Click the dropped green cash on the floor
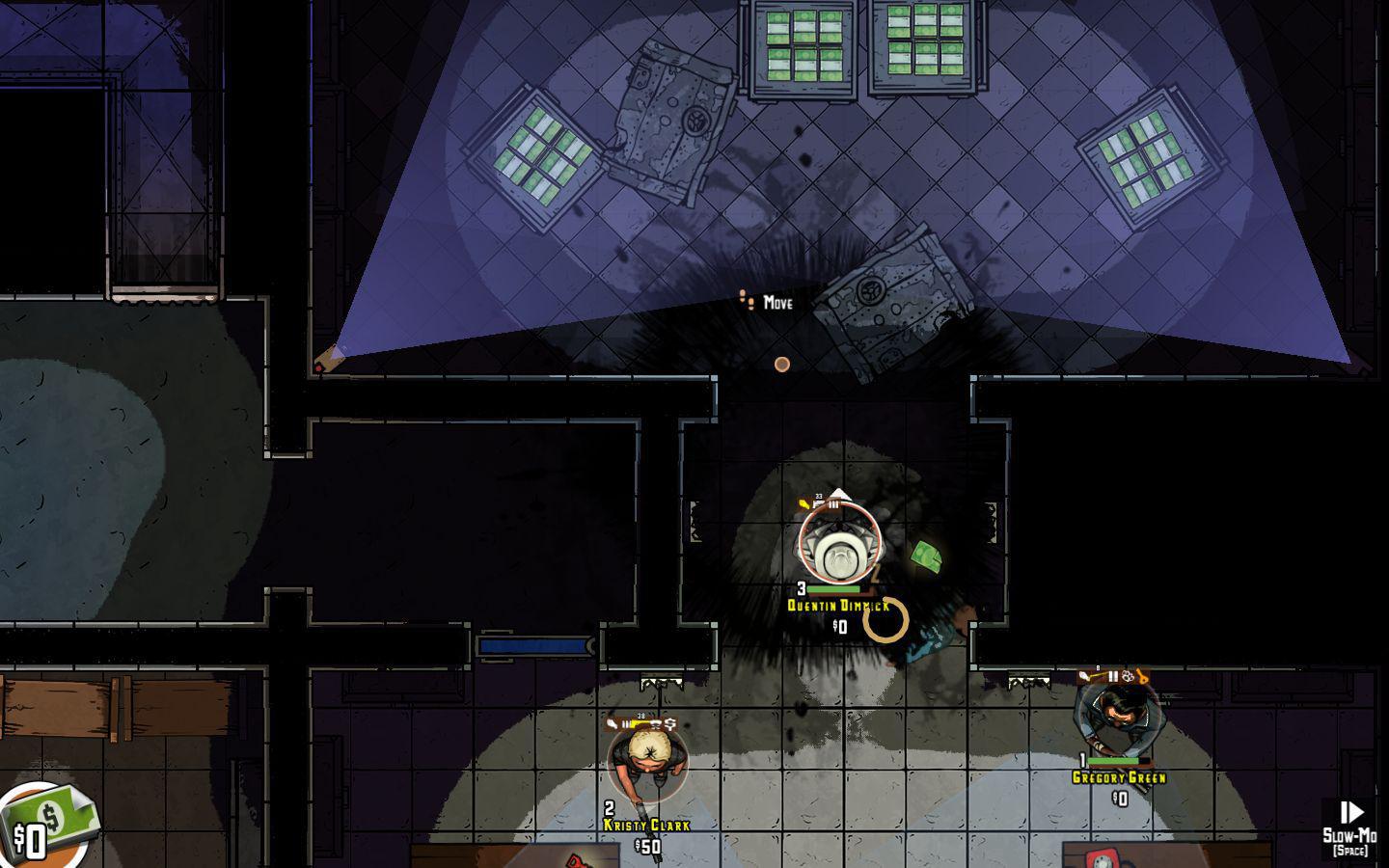 coord(928,556)
